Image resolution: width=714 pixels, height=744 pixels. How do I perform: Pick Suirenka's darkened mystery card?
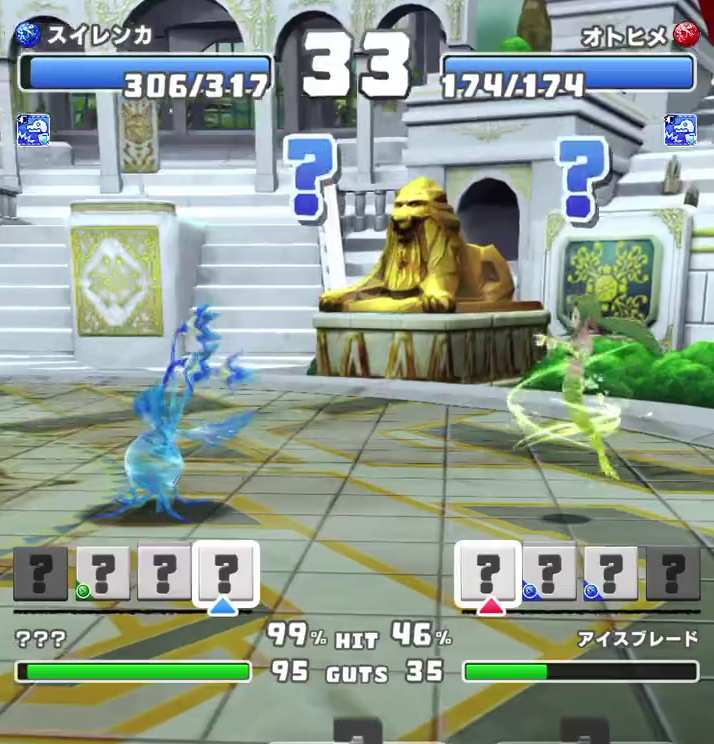tap(41, 573)
